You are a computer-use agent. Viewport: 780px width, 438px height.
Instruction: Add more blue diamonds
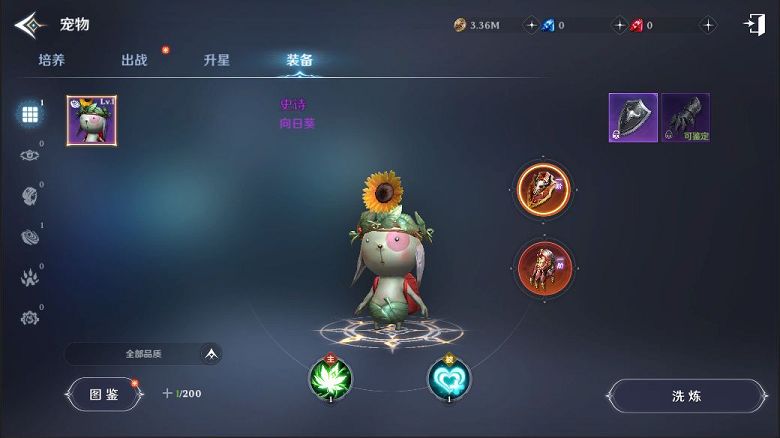619,25
